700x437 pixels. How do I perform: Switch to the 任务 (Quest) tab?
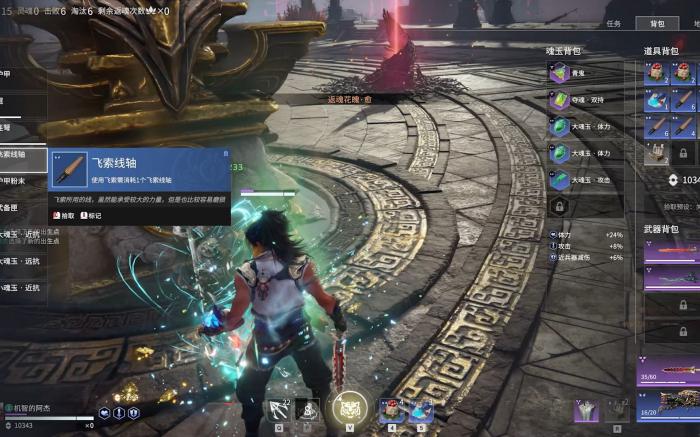(x=614, y=23)
